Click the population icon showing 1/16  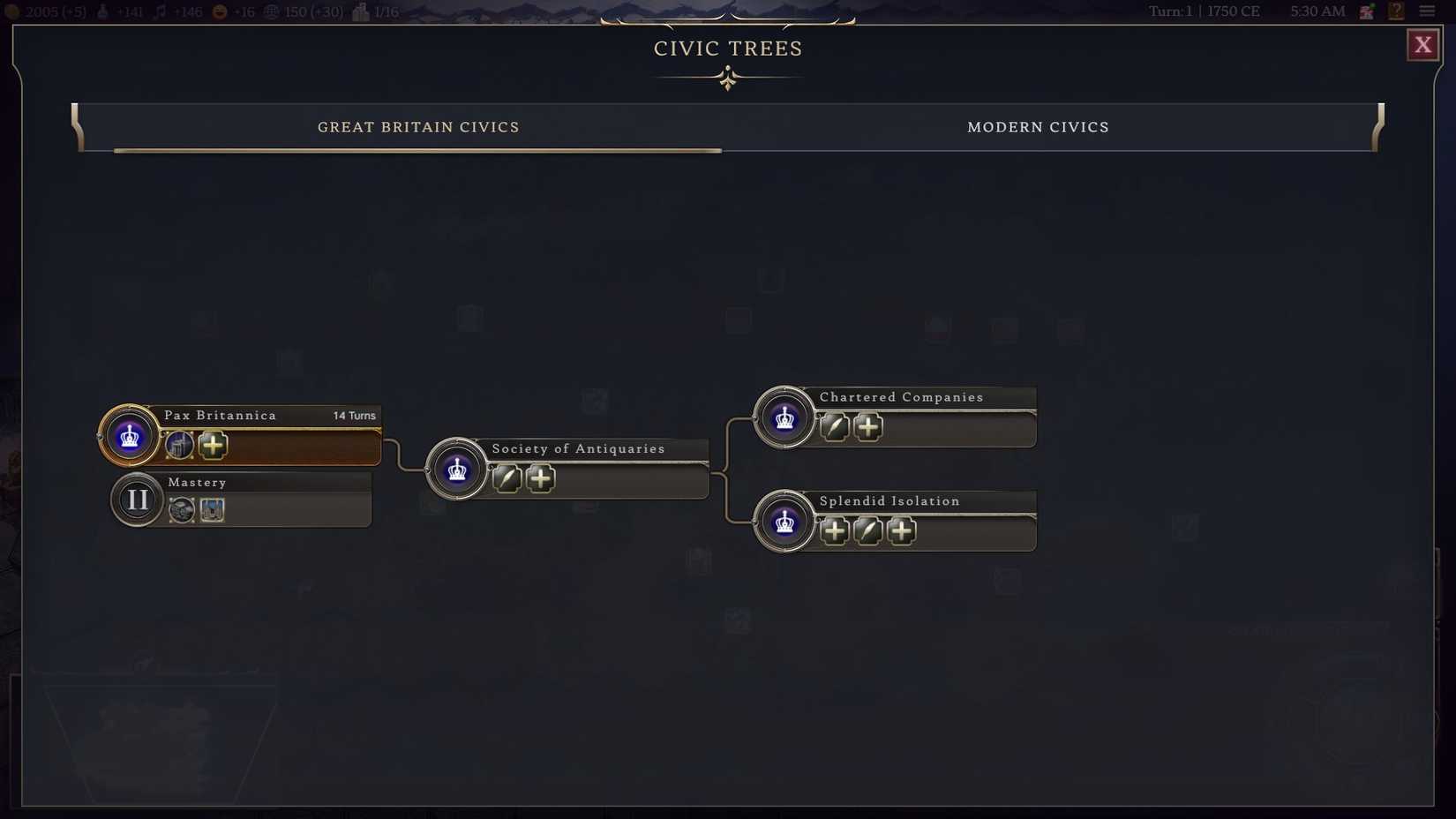(358, 11)
